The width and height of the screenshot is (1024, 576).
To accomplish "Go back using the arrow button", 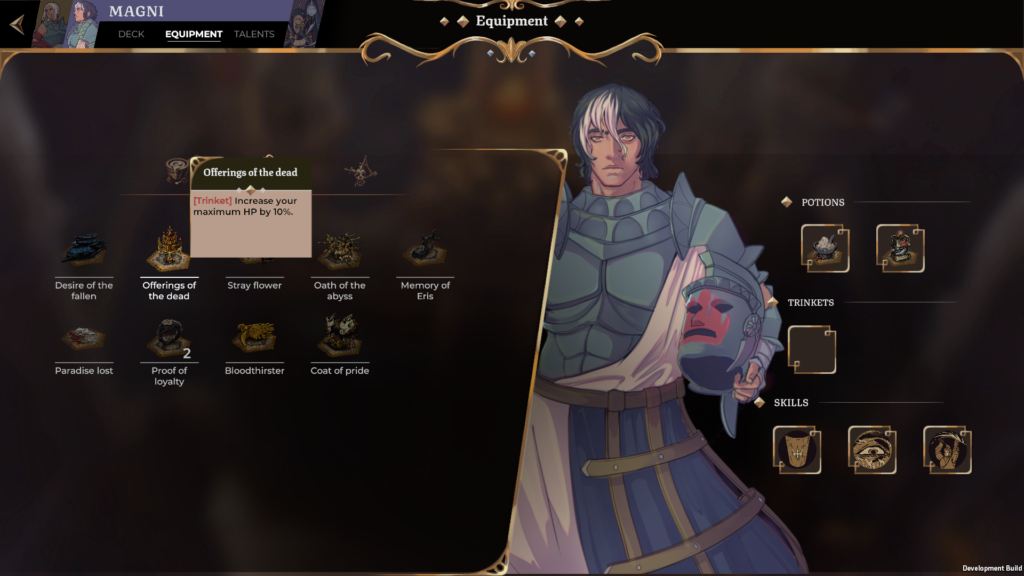I will click(x=17, y=24).
